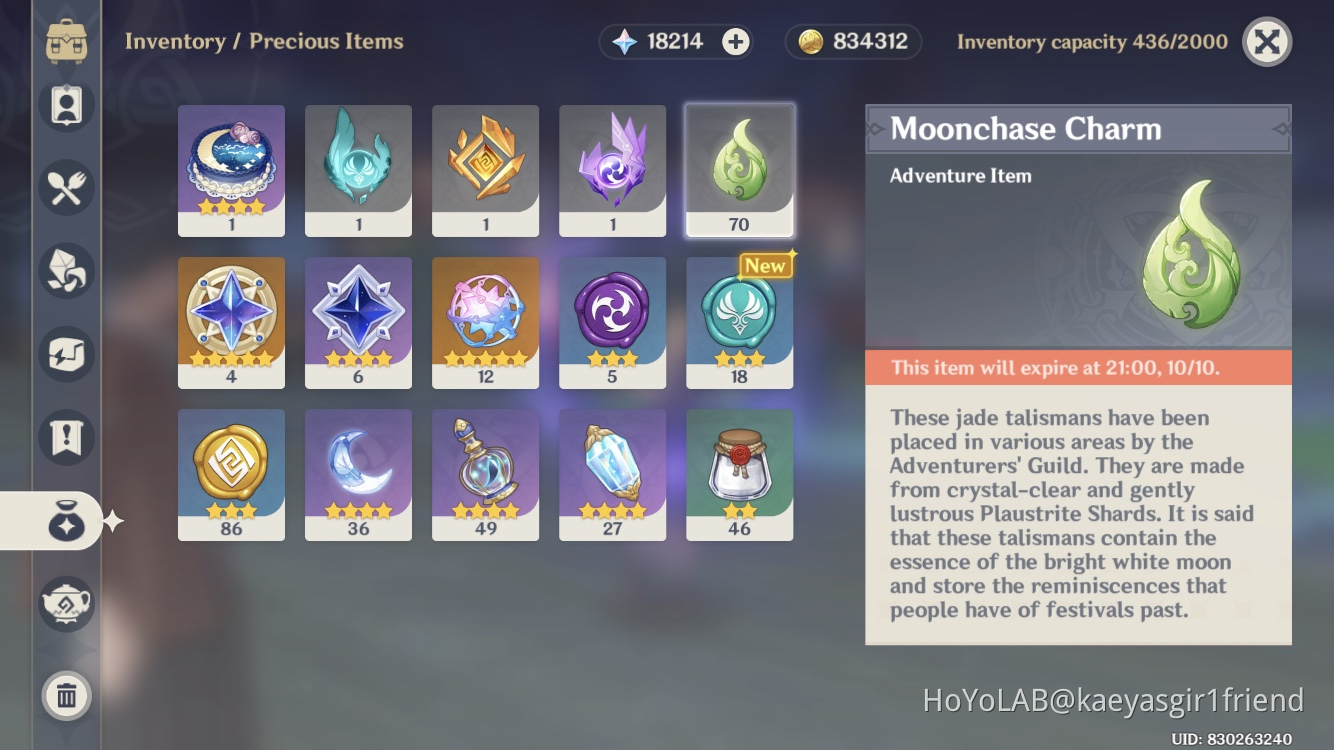Open the Materials tab with crystal icon

coord(66,270)
